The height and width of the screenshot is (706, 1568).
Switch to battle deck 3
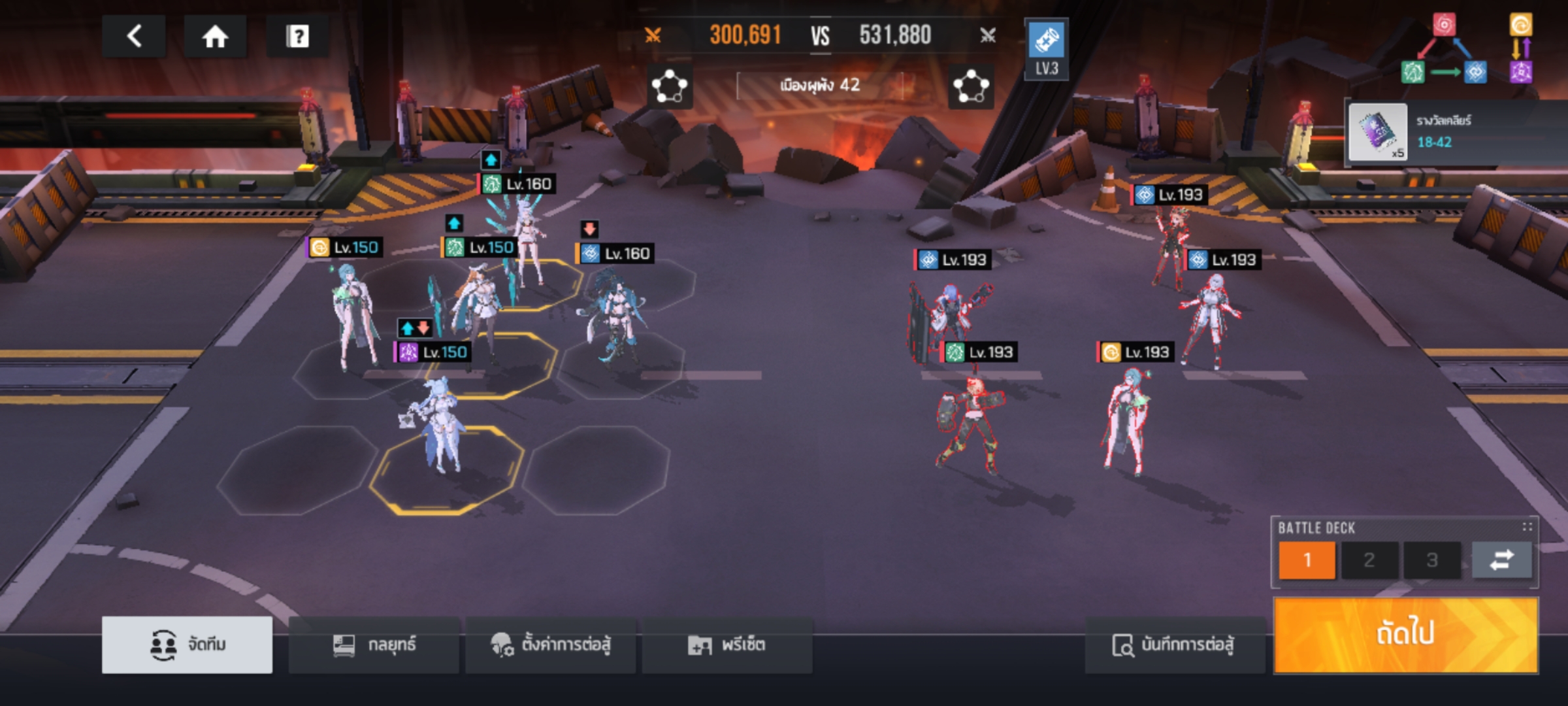point(1432,560)
